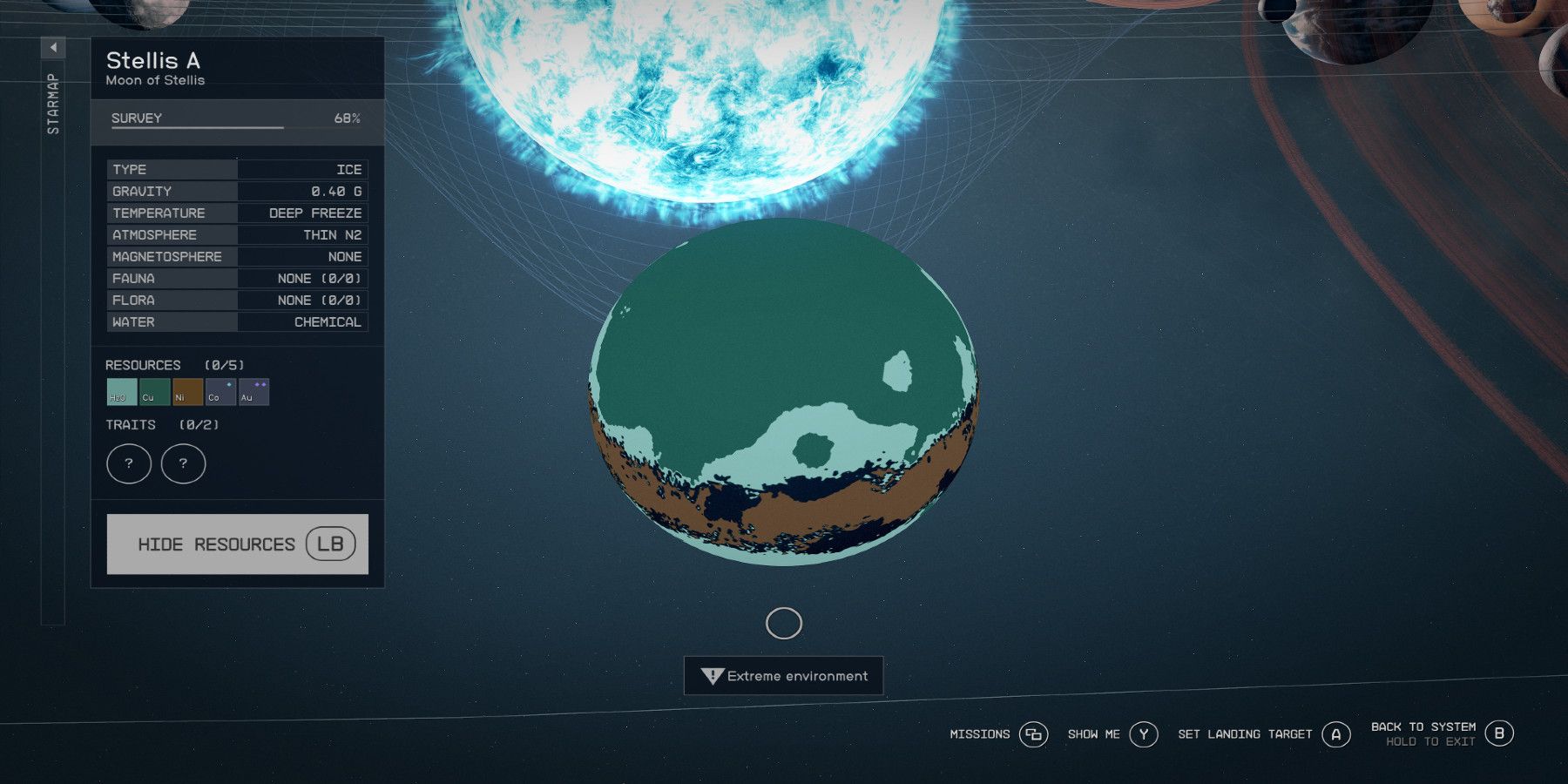Screen dimensions: 1568x784
Task: Click the B Back to System icon
Action: (x=1500, y=734)
